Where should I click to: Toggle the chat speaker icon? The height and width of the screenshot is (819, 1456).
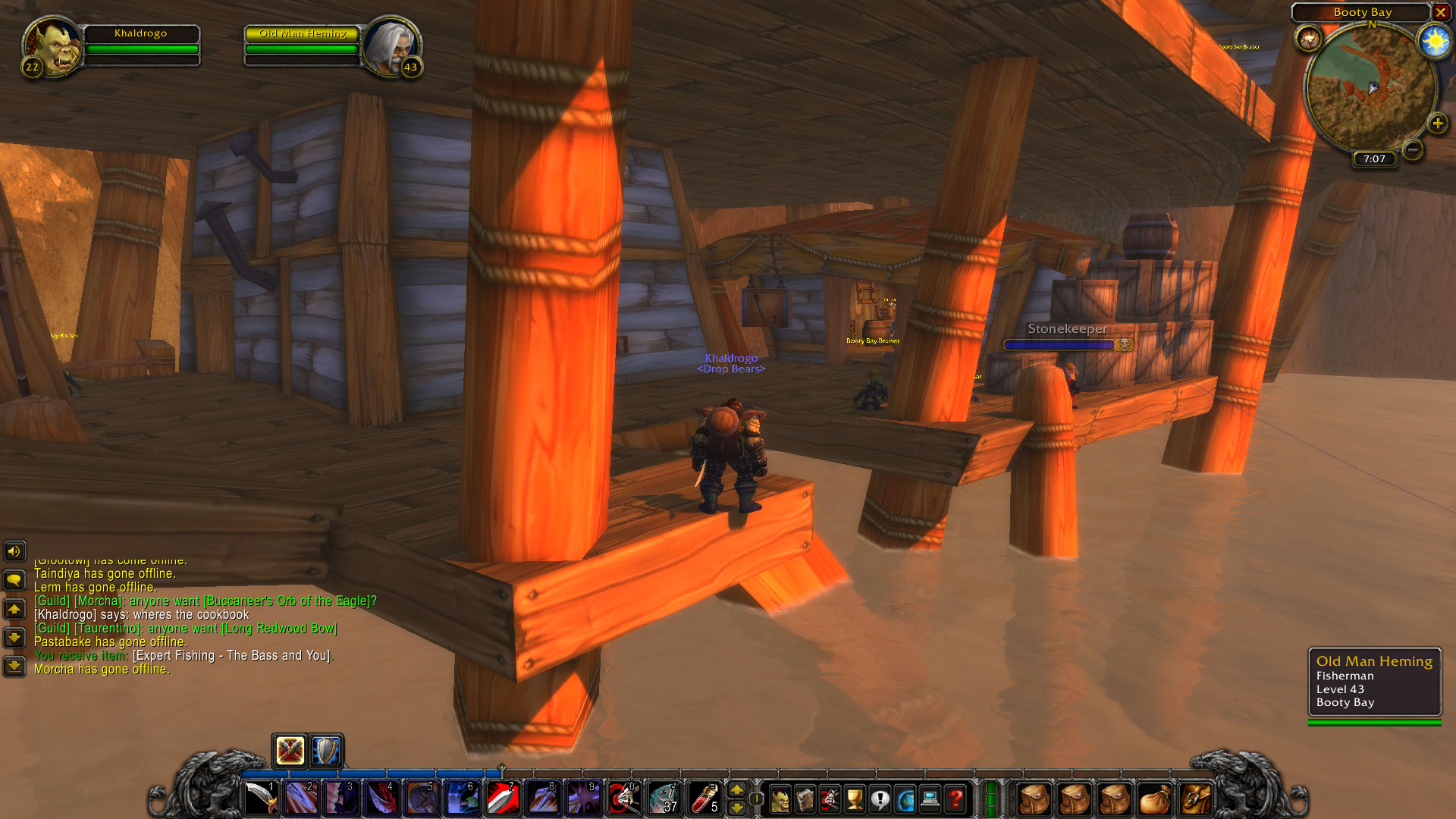[14, 551]
